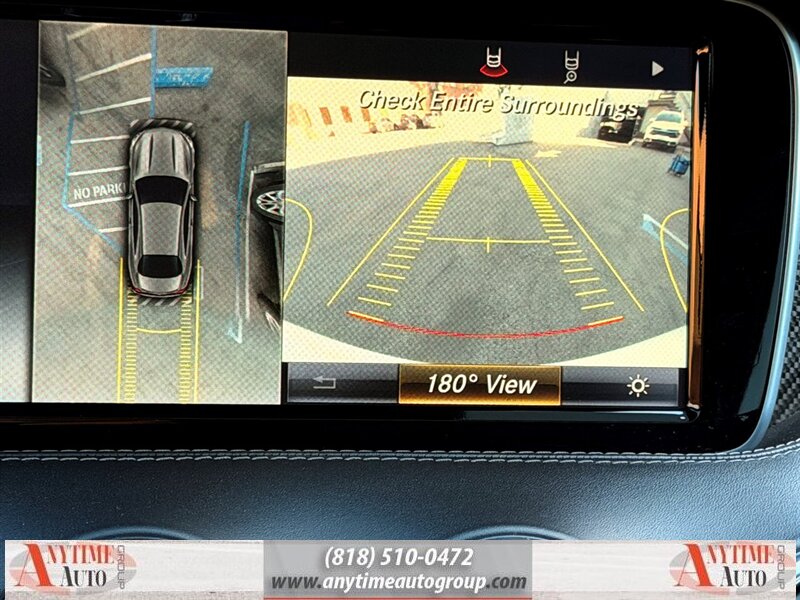This screenshot has height=600, width=800.
Task: Click the right-pointing arrow for more views
Action: click(x=657, y=69)
